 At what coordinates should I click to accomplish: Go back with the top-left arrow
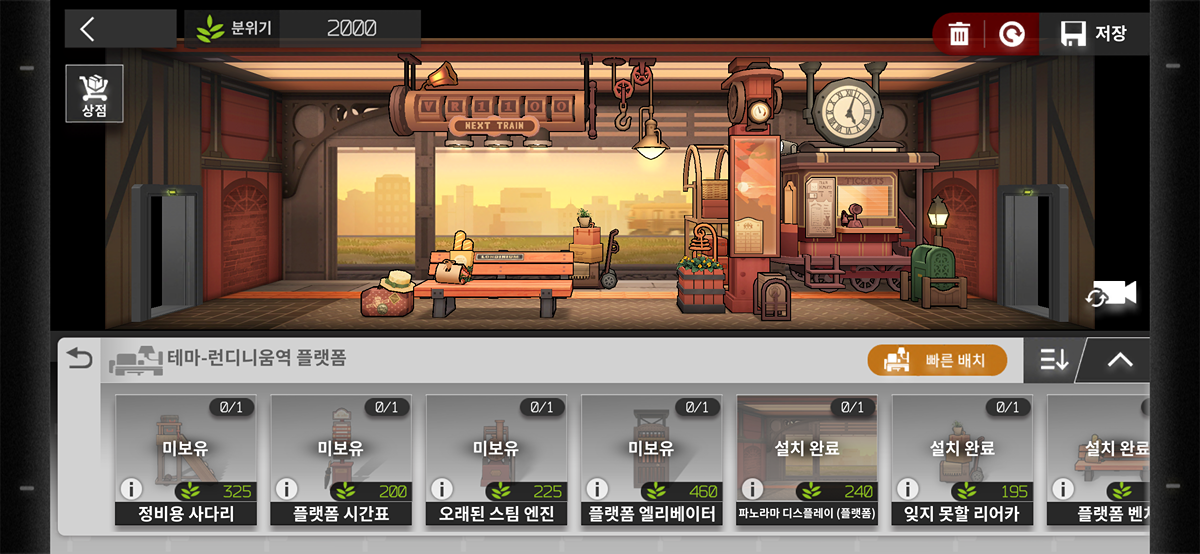click(x=88, y=29)
